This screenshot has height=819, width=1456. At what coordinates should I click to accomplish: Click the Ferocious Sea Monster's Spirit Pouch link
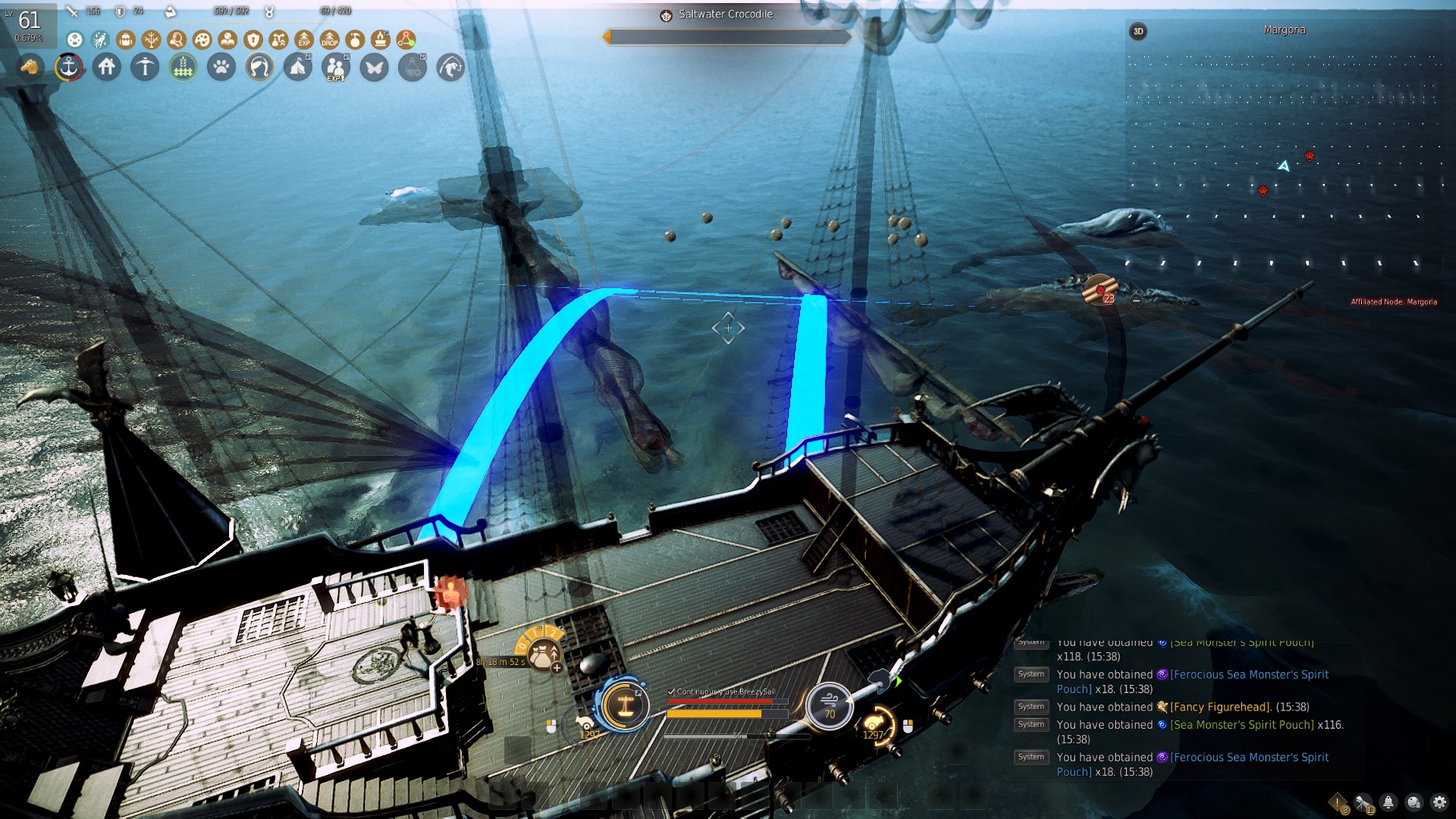1249,674
